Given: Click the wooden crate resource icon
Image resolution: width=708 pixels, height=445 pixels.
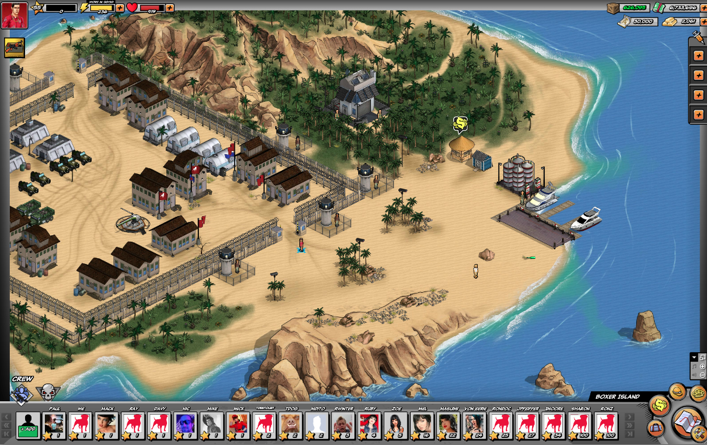Looking at the screenshot, I should pos(613,8).
